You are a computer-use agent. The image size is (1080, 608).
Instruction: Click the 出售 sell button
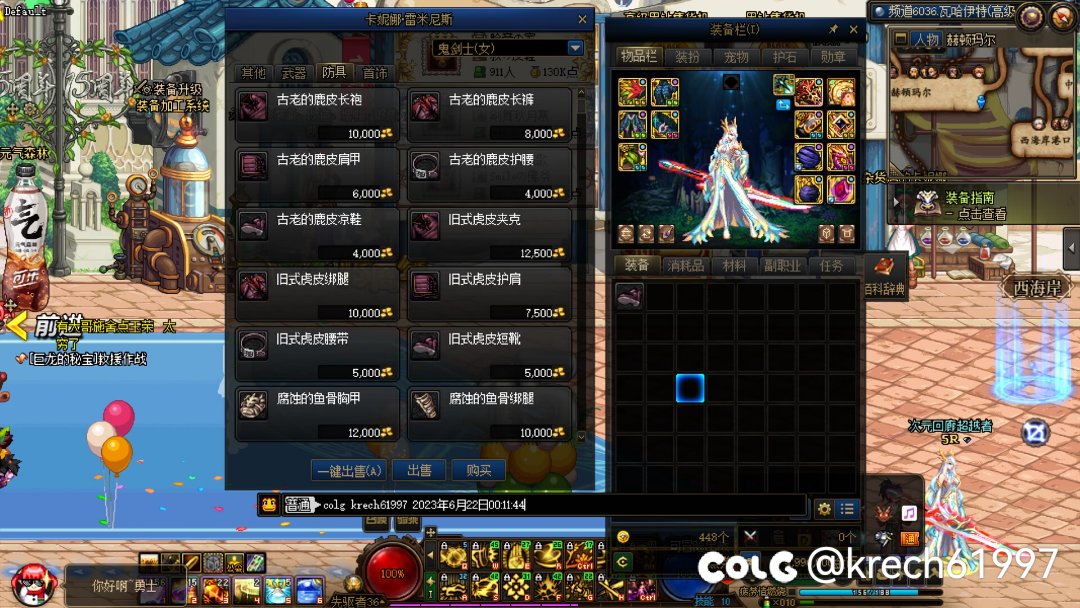pyautogui.click(x=419, y=470)
